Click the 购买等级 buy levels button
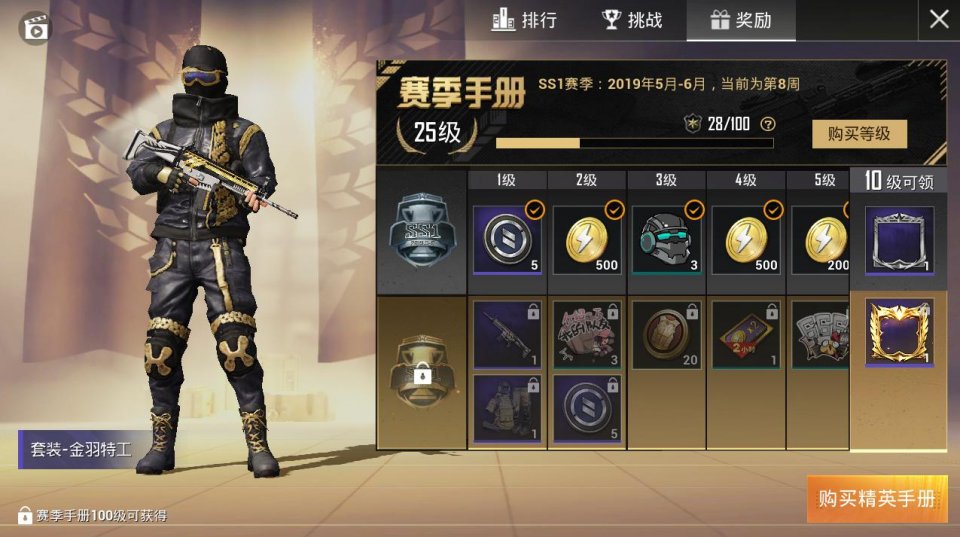960x537 pixels. [852, 133]
